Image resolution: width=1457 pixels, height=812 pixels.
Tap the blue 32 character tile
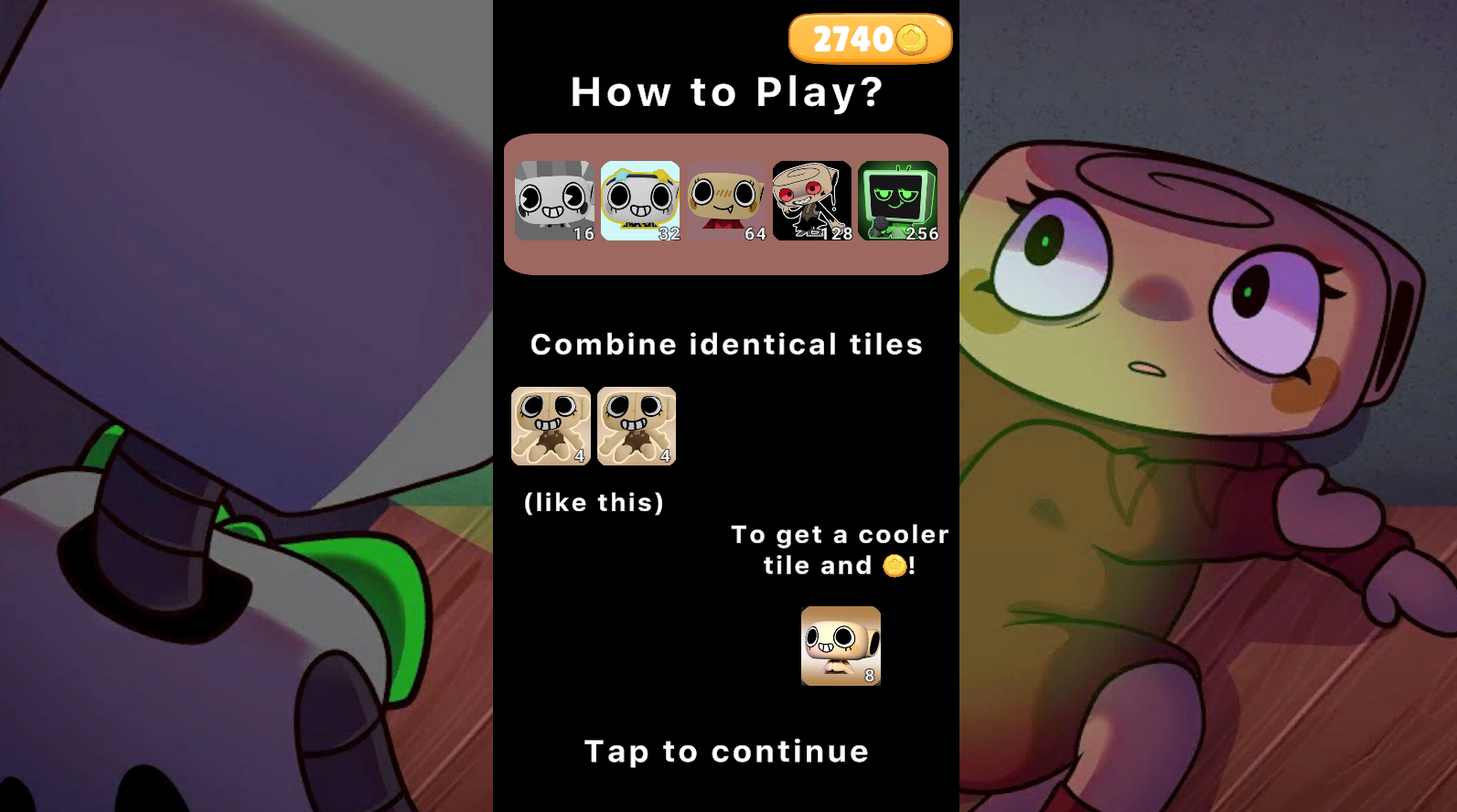[x=640, y=201]
